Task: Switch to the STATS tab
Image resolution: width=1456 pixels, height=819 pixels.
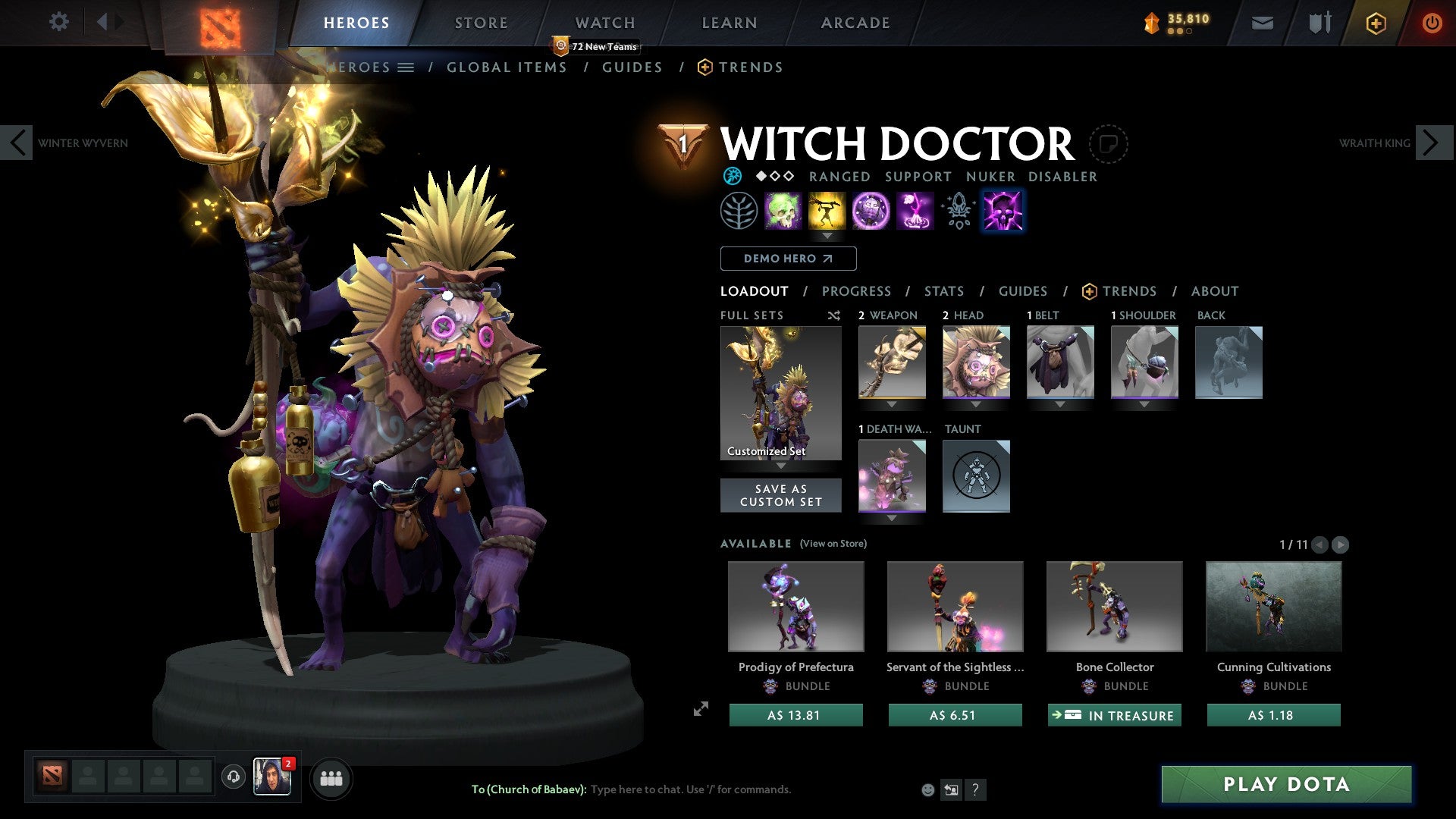Action: point(944,290)
